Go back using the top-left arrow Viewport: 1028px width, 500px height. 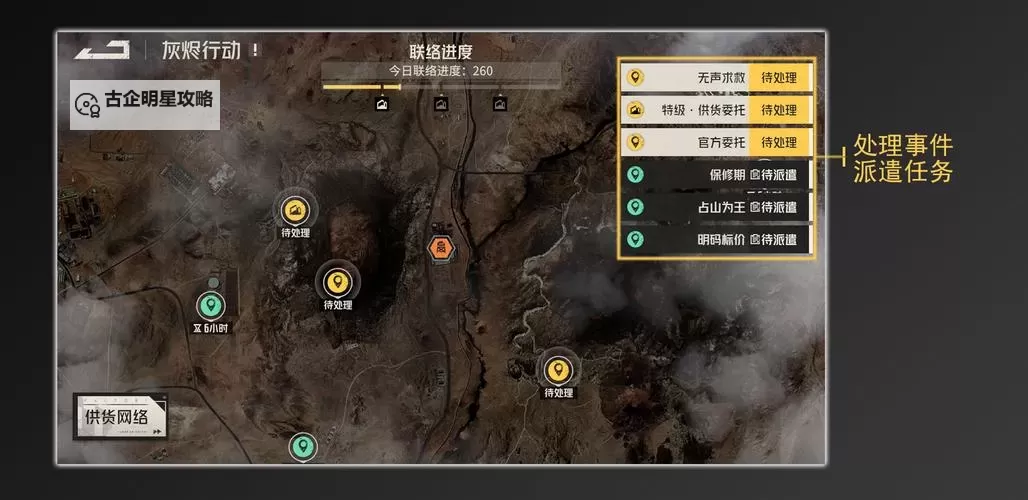pyautogui.click(x=102, y=50)
